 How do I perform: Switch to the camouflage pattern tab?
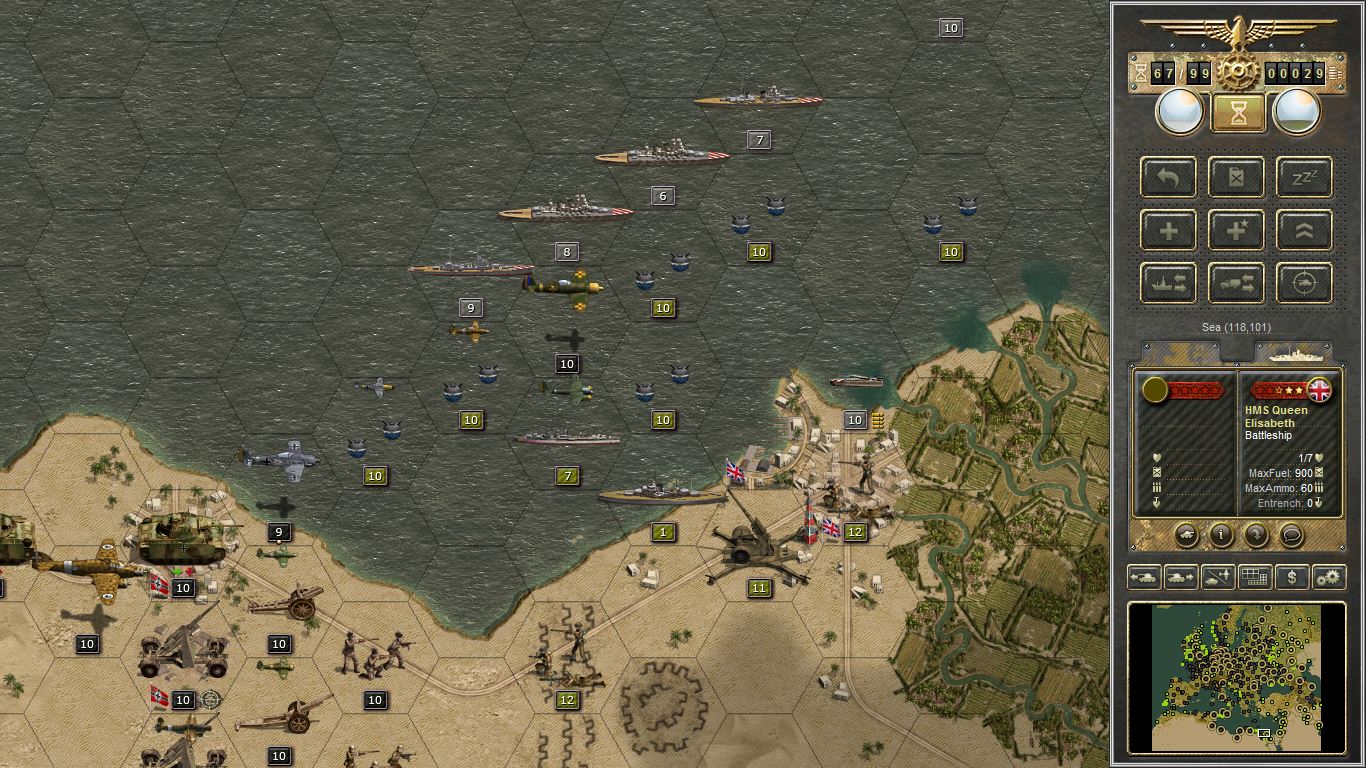(x=1180, y=352)
